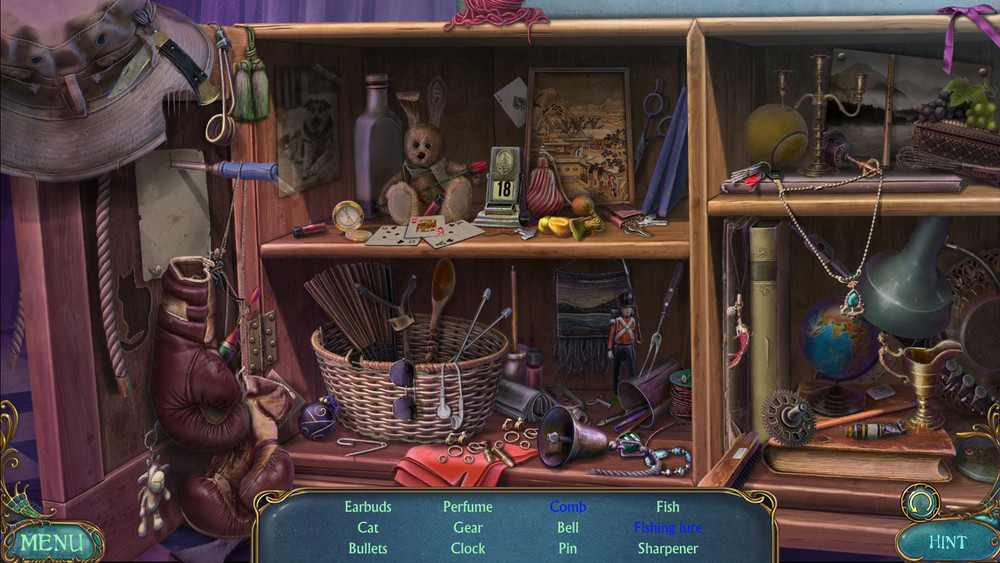Choose Perfume in the item list
The image size is (1000, 563).
[468, 507]
